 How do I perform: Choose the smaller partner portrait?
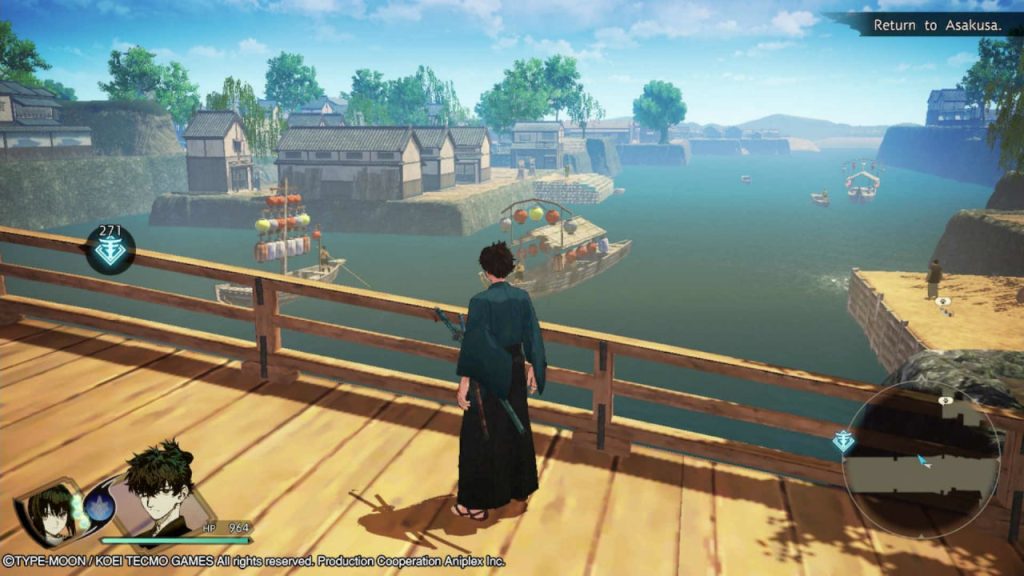pos(50,510)
